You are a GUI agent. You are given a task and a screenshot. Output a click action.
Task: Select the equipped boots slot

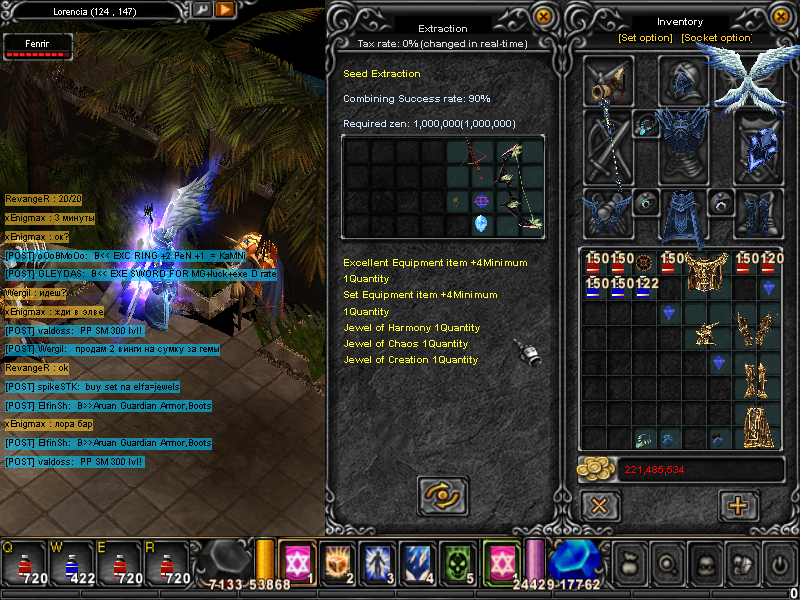coord(760,212)
